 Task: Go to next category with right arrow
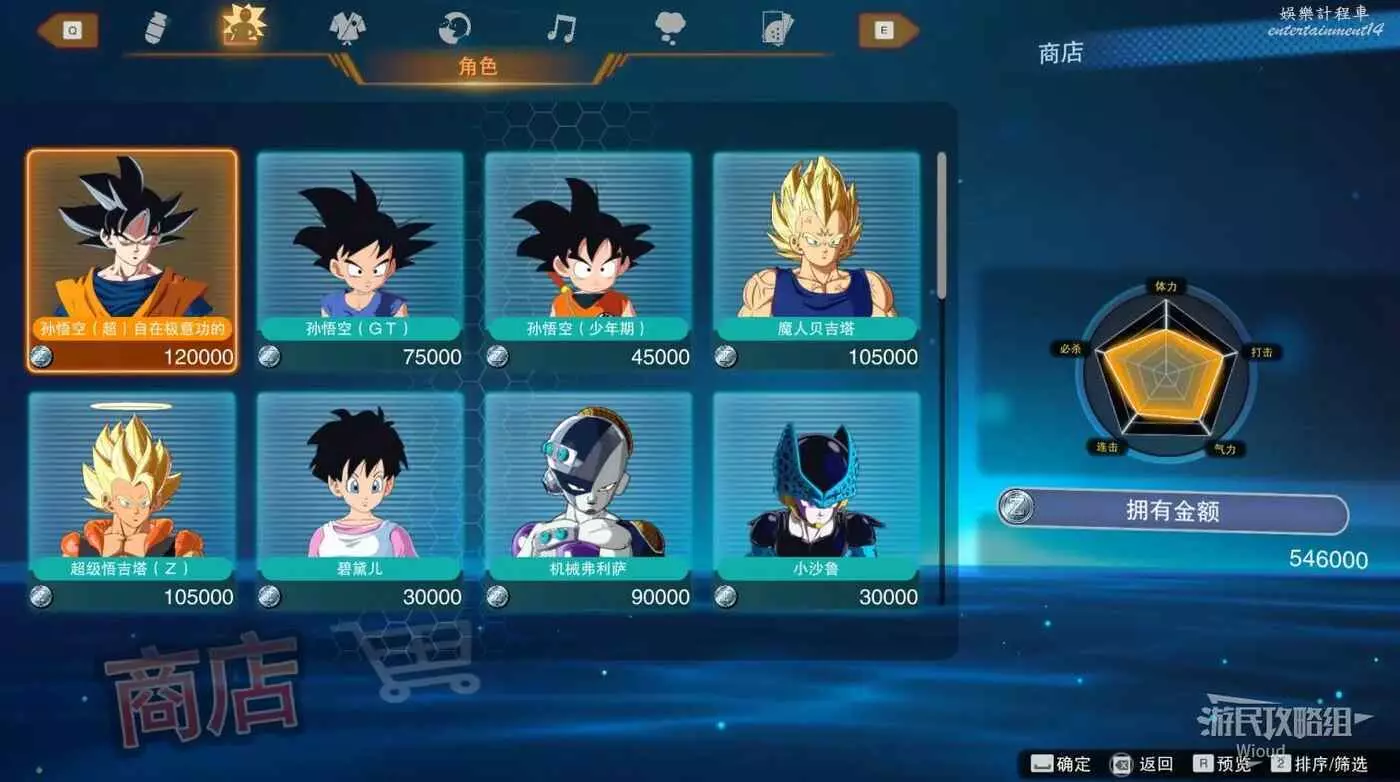(x=888, y=30)
